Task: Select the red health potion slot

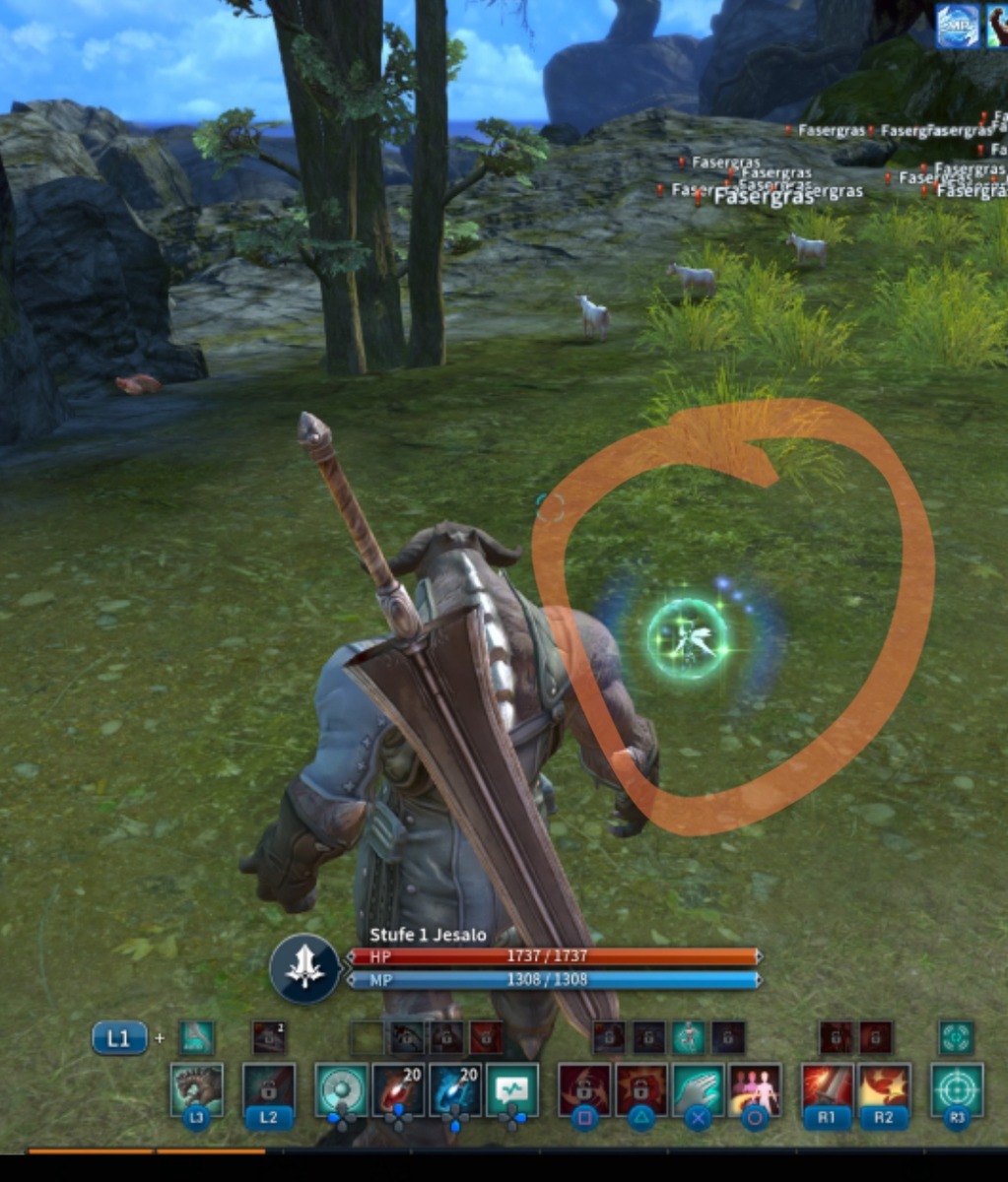Action: coord(398,1087)
